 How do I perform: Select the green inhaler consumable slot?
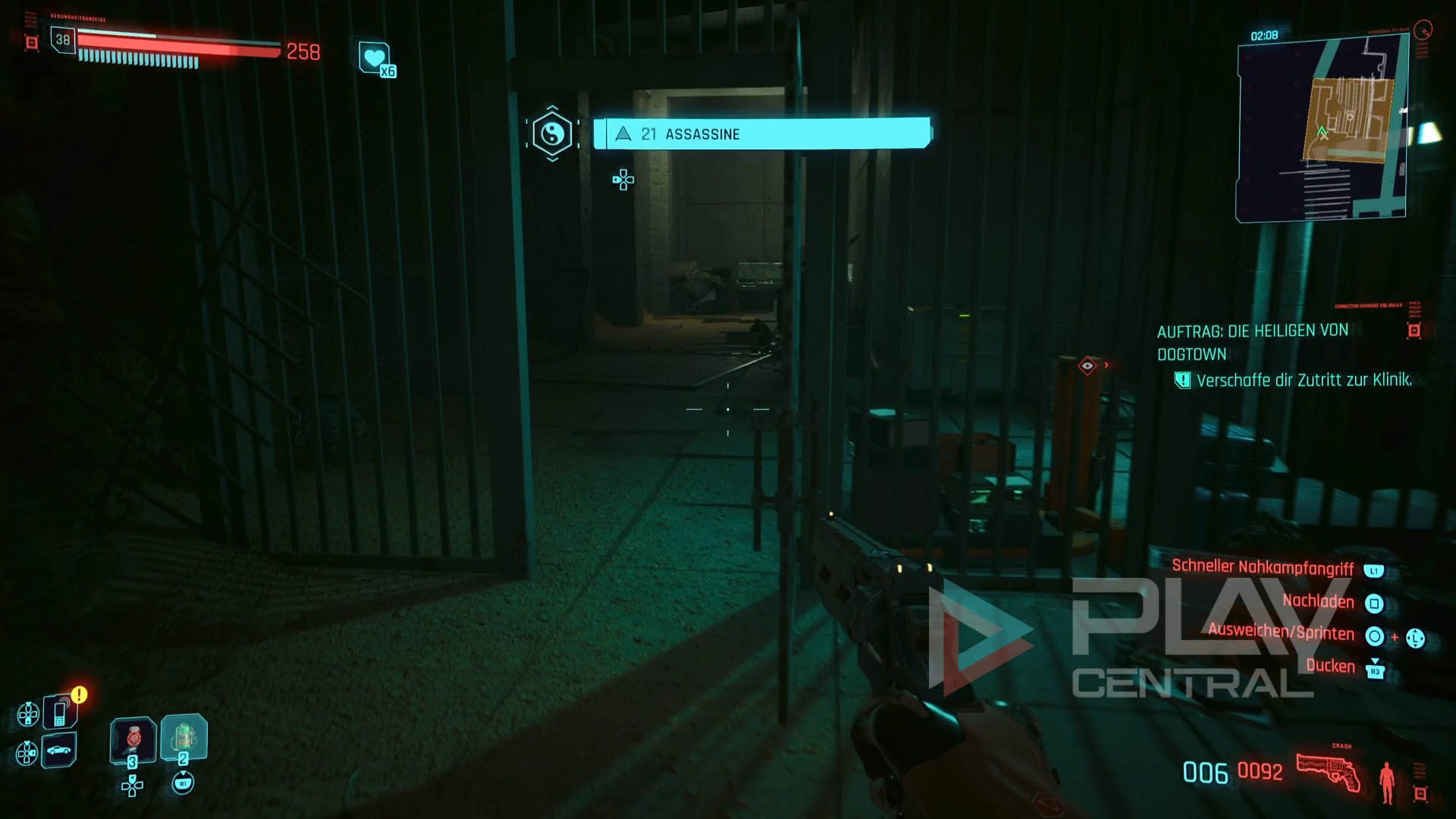point(184,736)
